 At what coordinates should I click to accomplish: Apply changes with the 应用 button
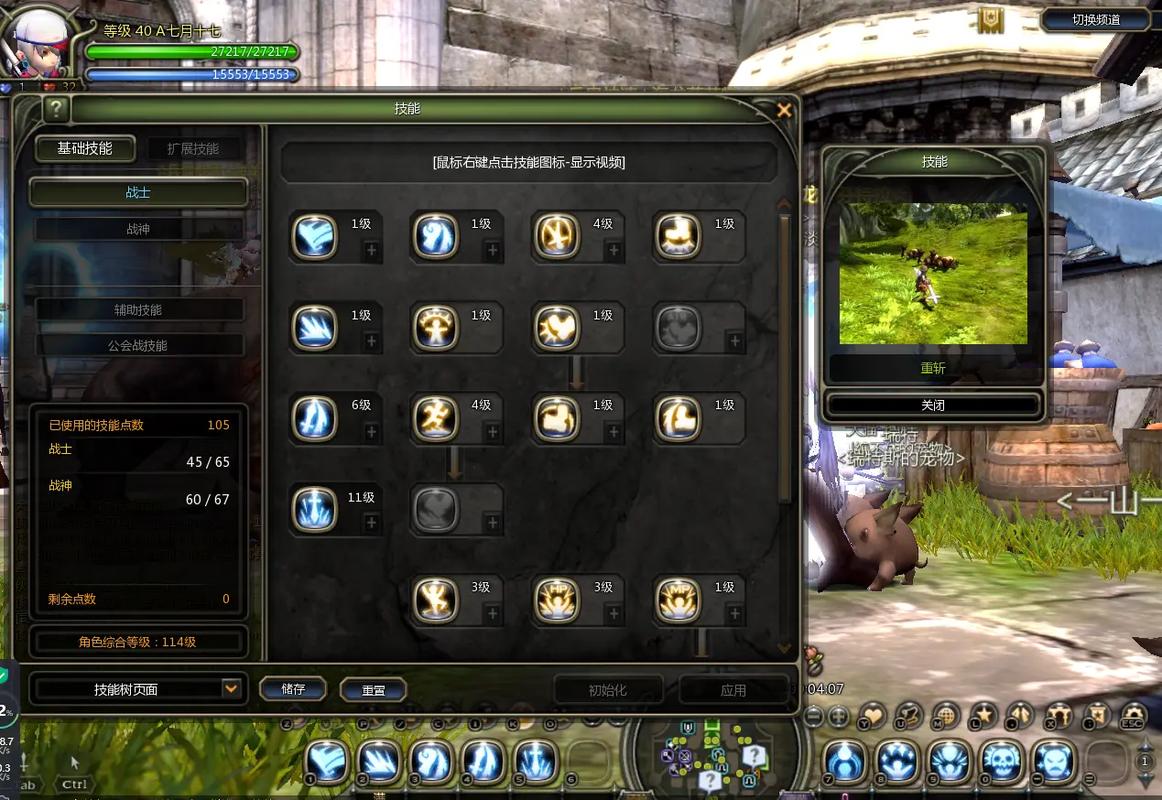click(x=733, y=690)
